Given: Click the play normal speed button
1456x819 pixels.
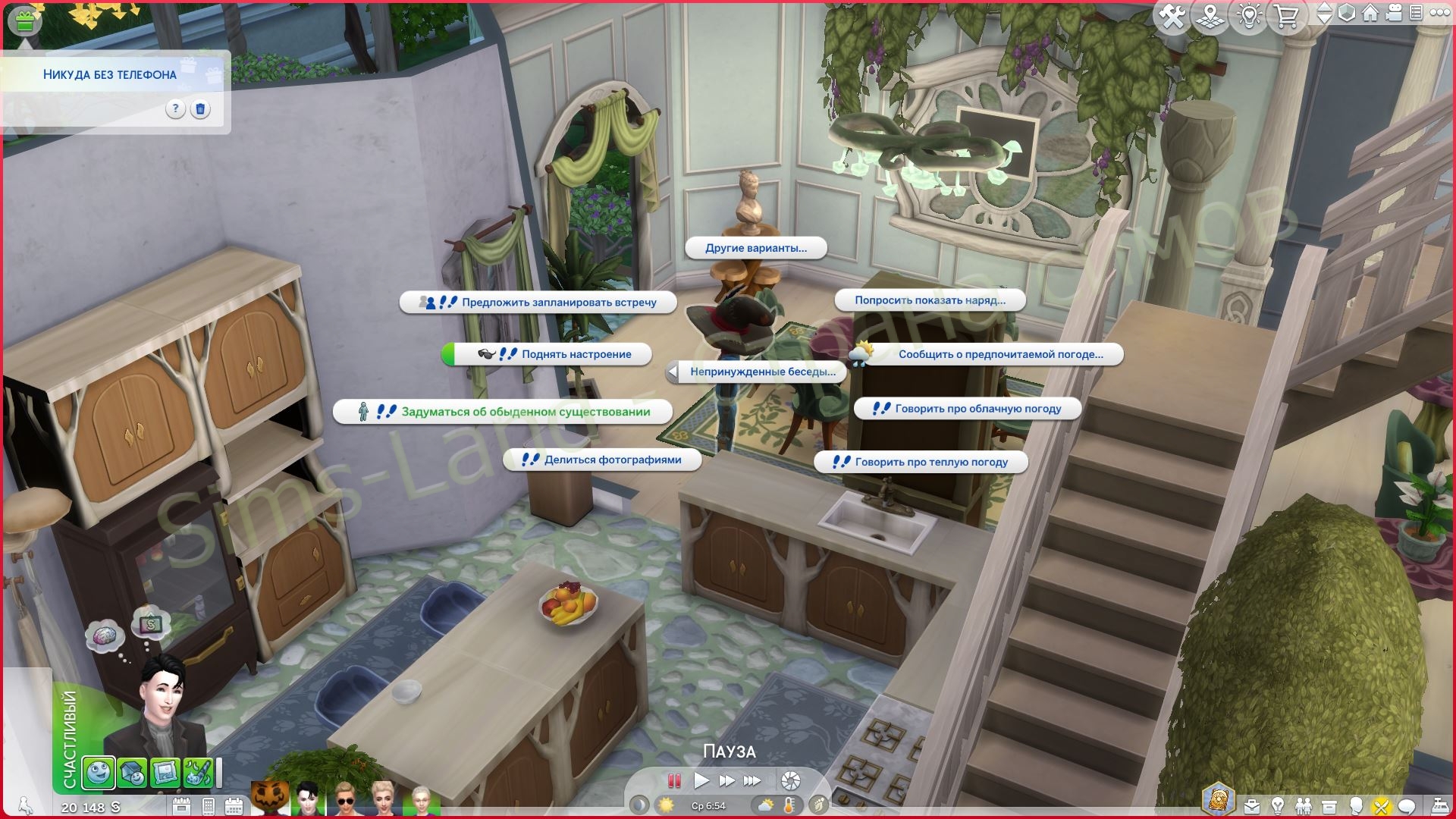Looking at the screenshot, I should point(701,780).
